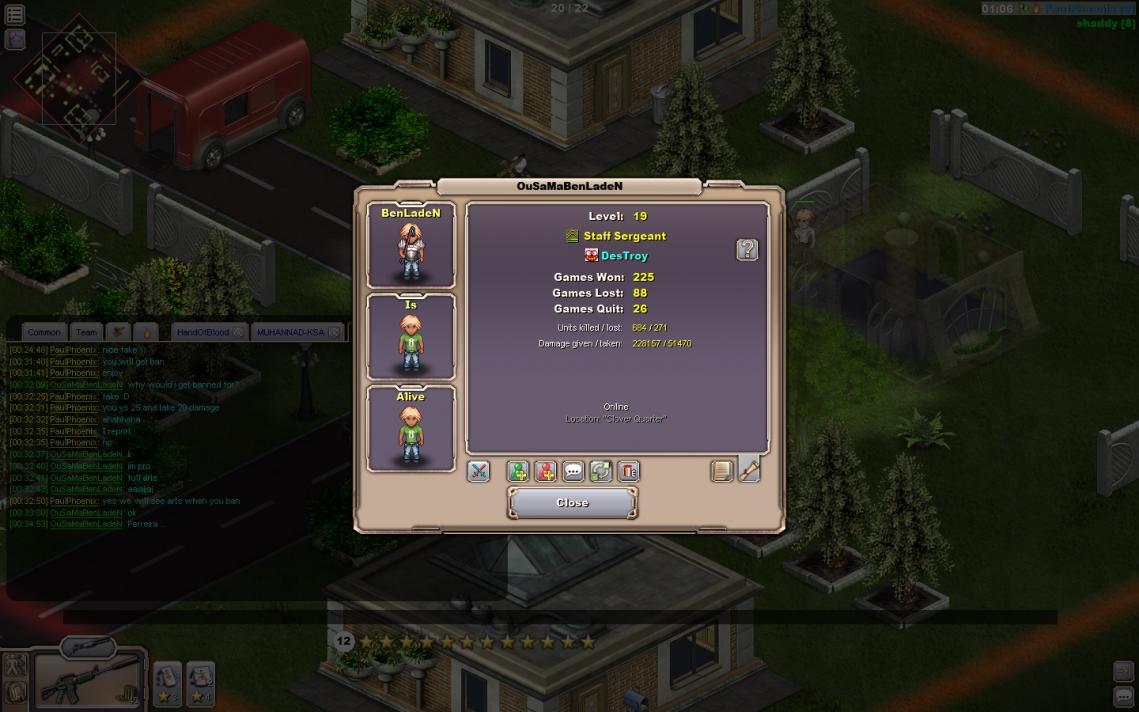This screenshot has width=1139, height=712.
Task: Switch to the Common chat tab
Action: pyautogui.click(x=44, y=332)
